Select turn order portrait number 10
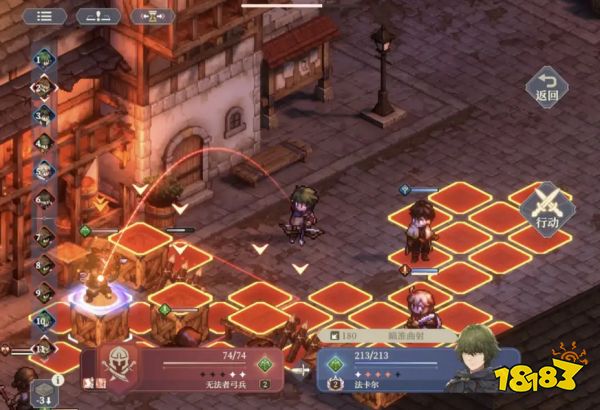Viewport: 600px width, 410px height. coord(44,321)
